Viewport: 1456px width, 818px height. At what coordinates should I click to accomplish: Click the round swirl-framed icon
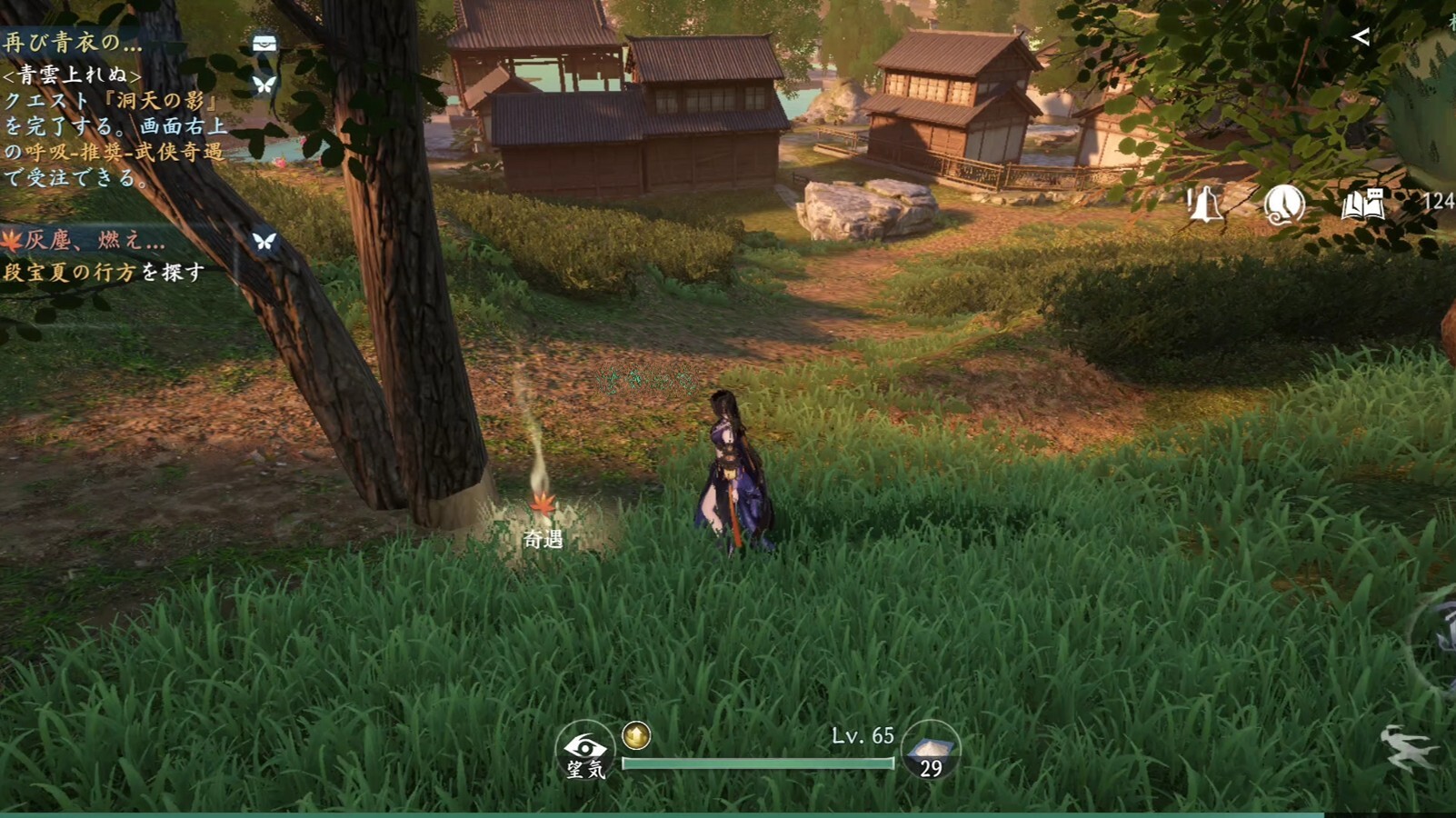click(x=1284, y=205)
